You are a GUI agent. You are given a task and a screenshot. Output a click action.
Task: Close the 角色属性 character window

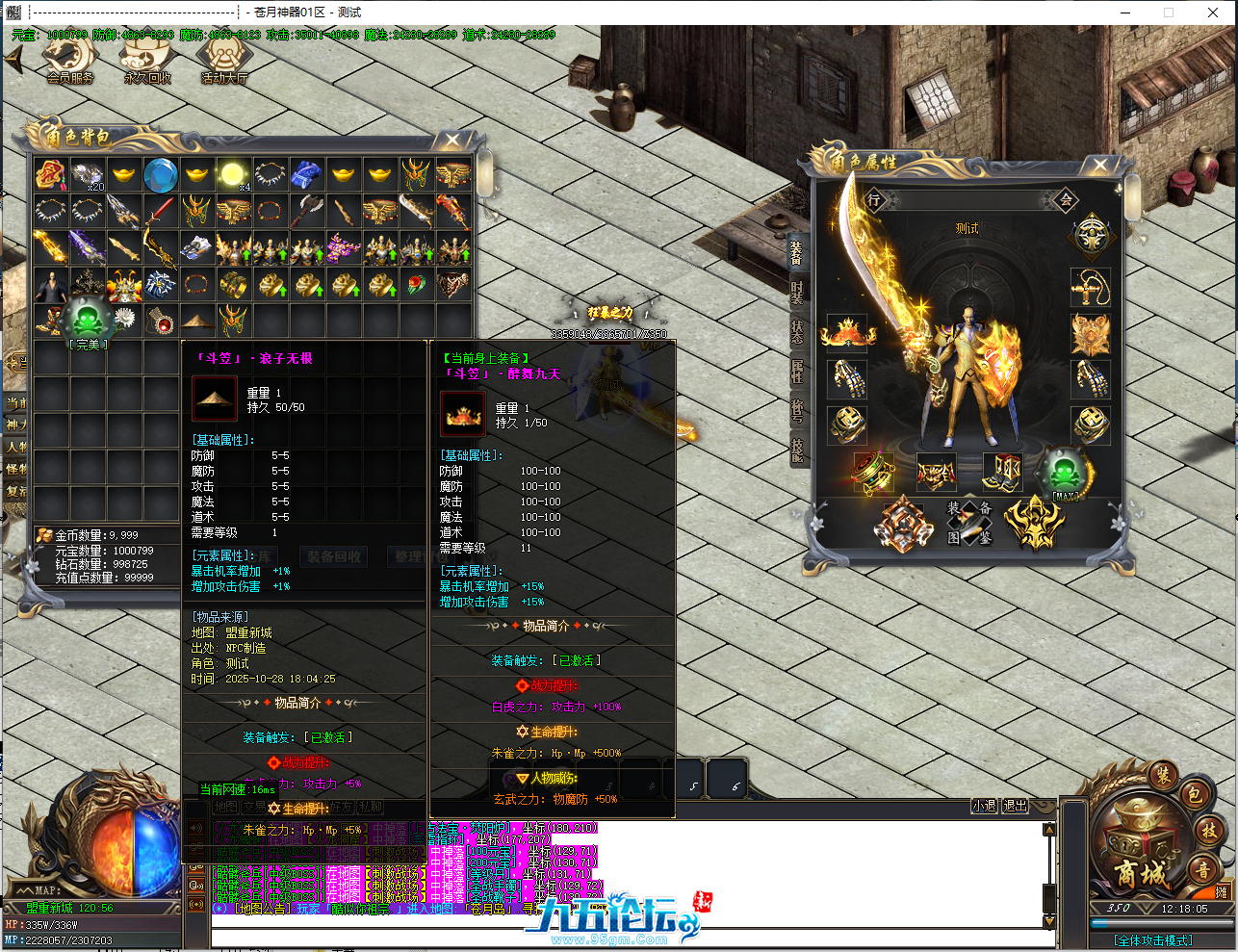pyautogui.click(x=1101, y=166)
